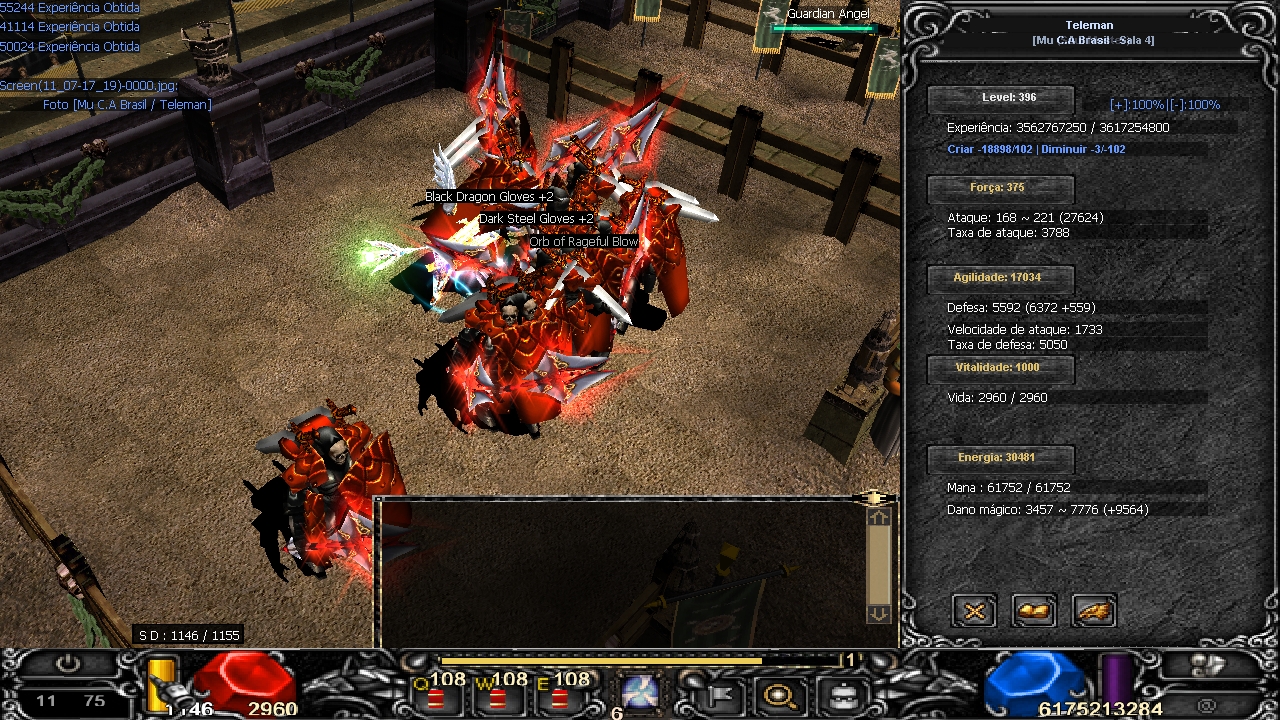
Task: Click the golden wing button in character panel
Action: (1094, 610)
